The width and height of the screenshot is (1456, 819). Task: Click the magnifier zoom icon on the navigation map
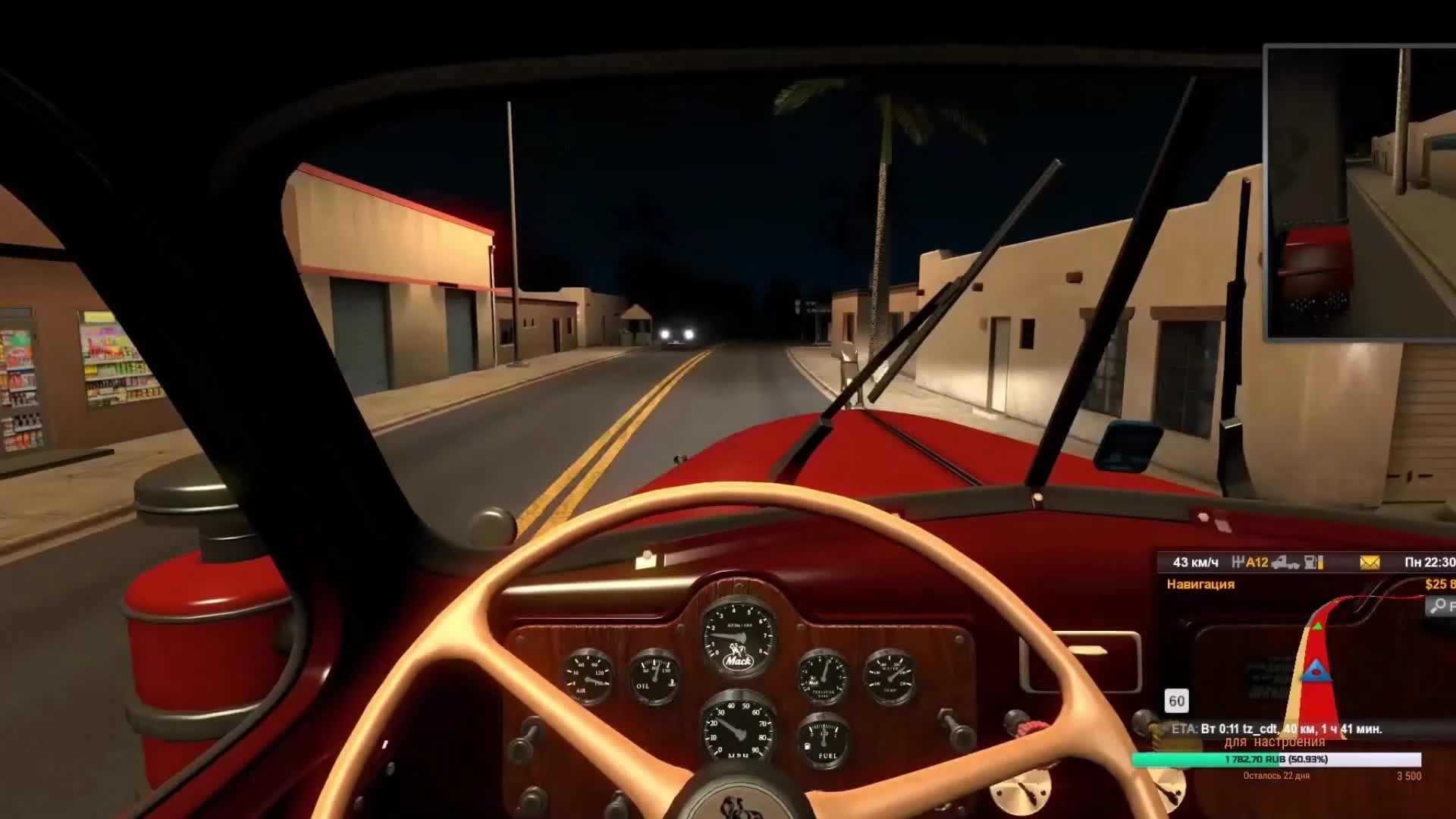pos(1439,605)
